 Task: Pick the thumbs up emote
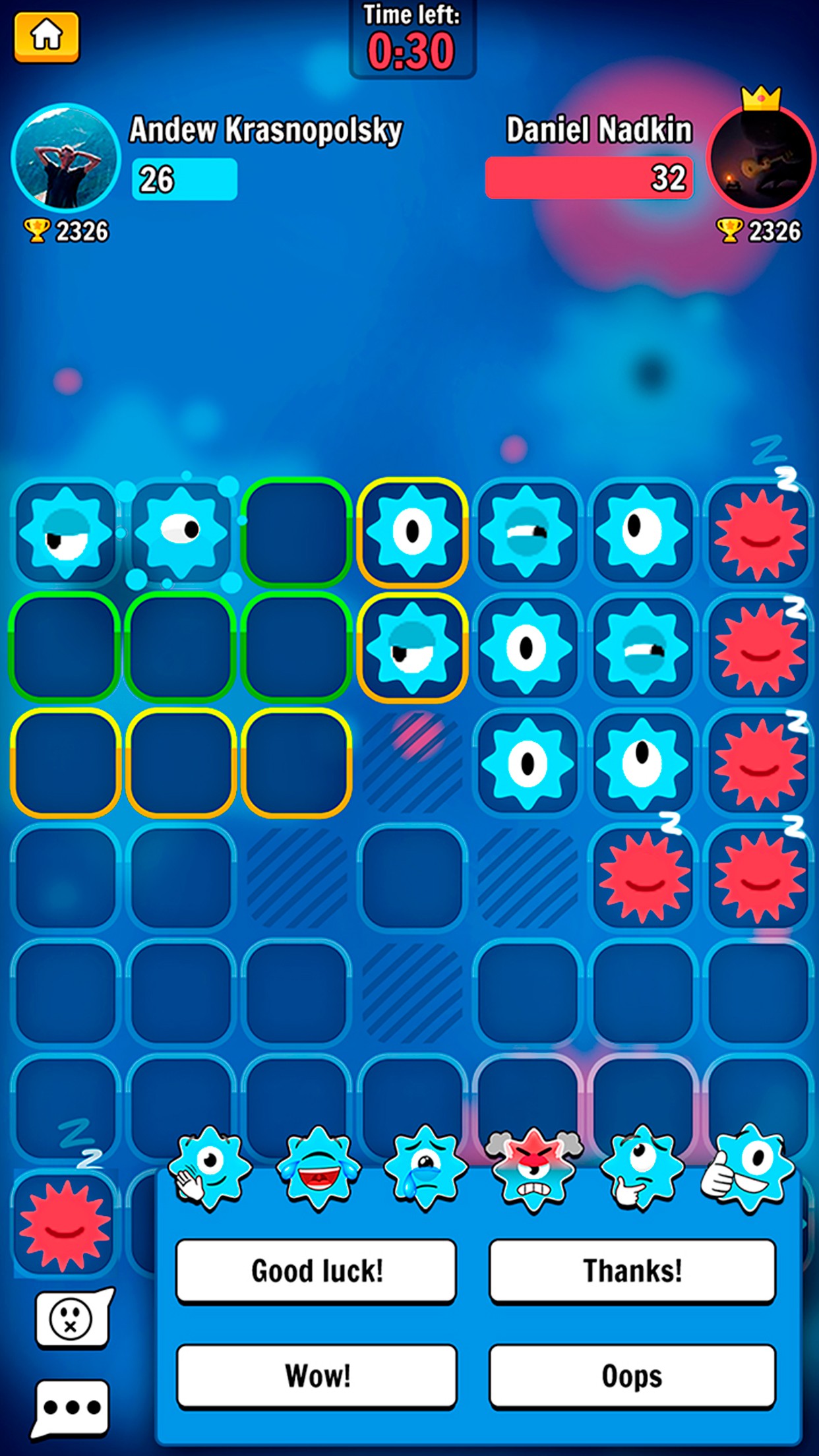(x=748, y=1168)
